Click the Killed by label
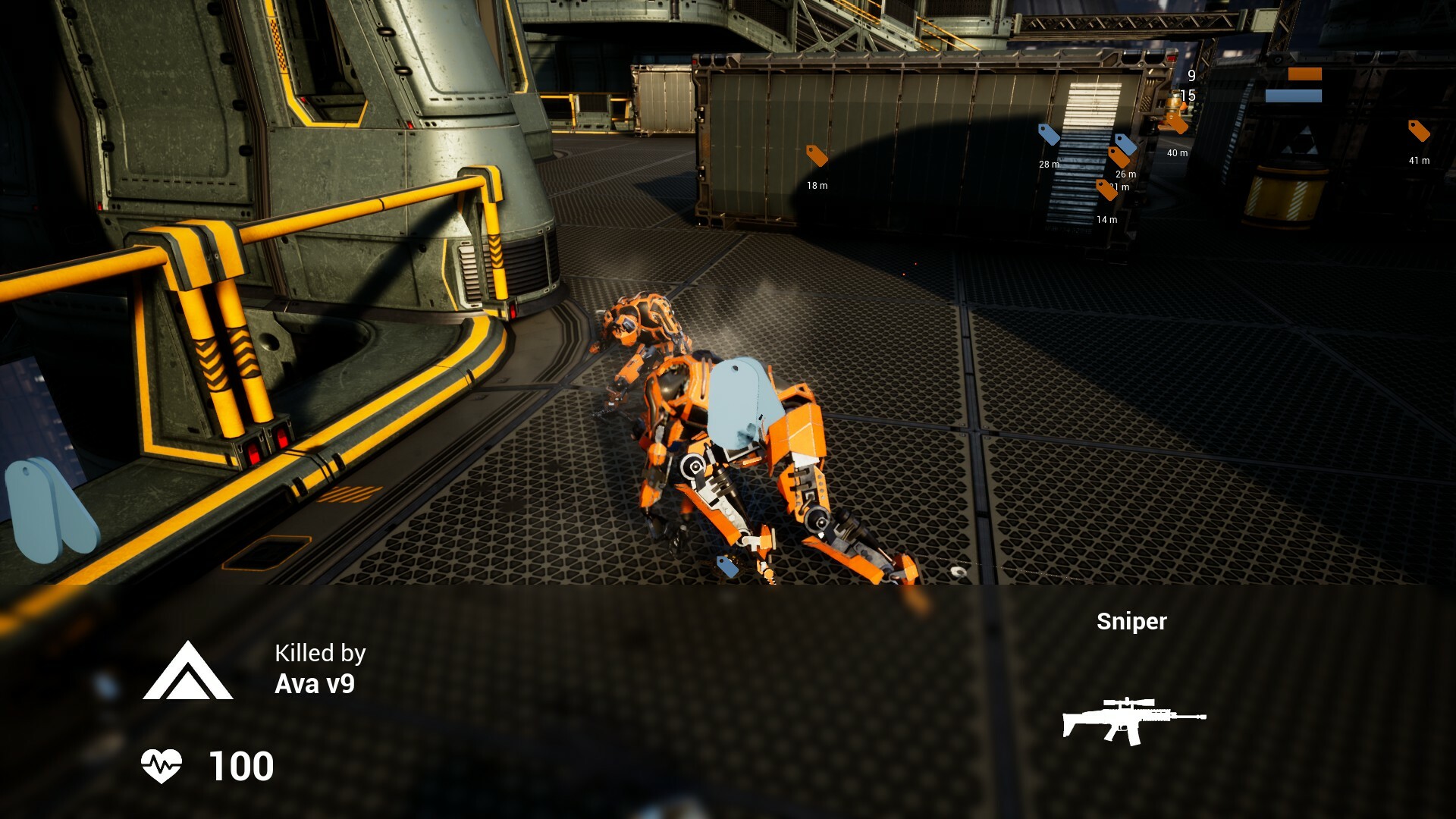The height and width of the screenshot is (819, 1456). click(x=320, y=653)
